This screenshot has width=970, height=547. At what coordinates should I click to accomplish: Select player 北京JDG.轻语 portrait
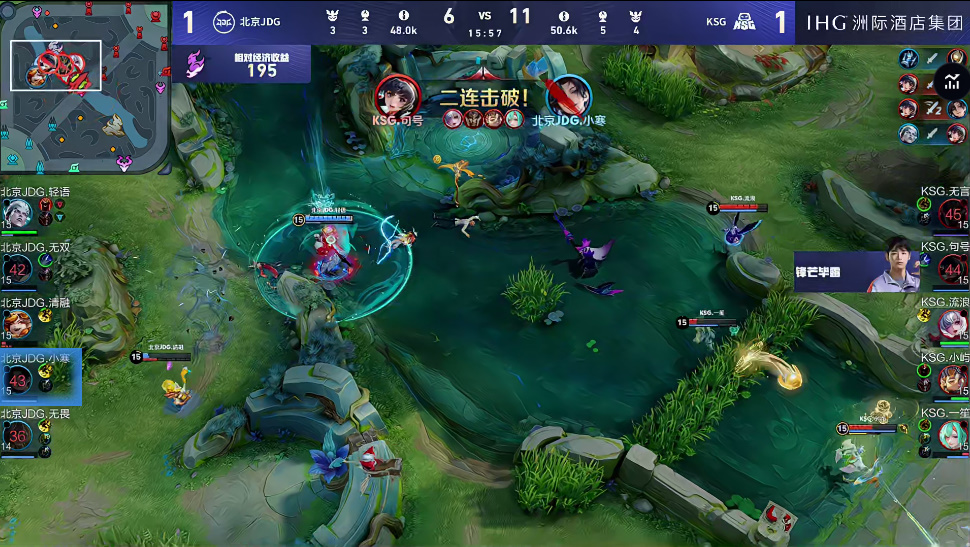[x=17, y=212]
